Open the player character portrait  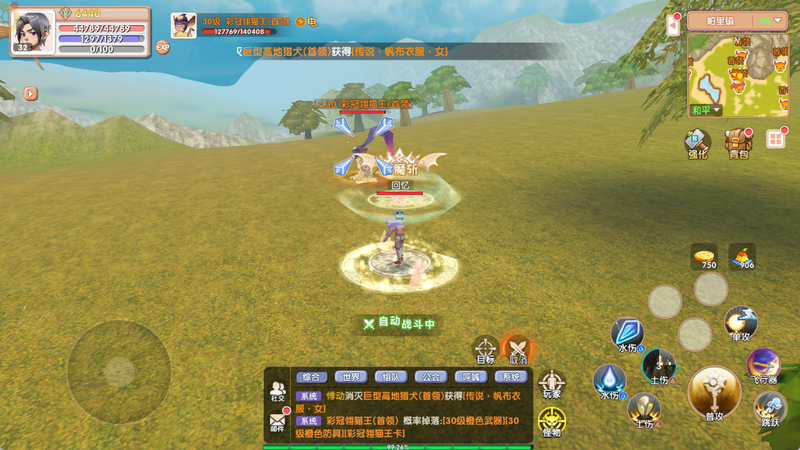coord(32,31)
